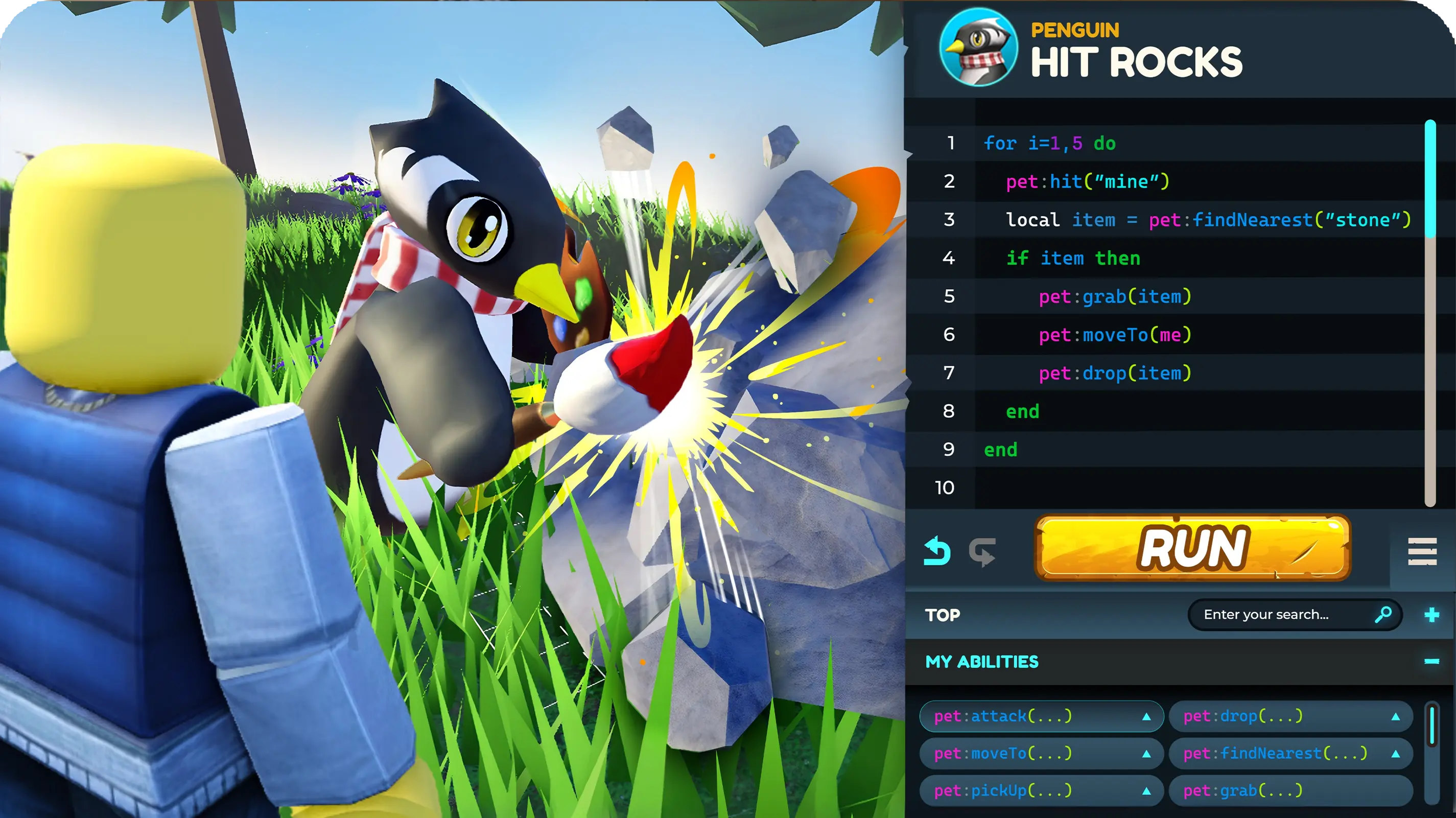Viewport: 1456px width, 818px height.
Task: Run the penguin's code with the RUN button
Action: (1192, 547)
